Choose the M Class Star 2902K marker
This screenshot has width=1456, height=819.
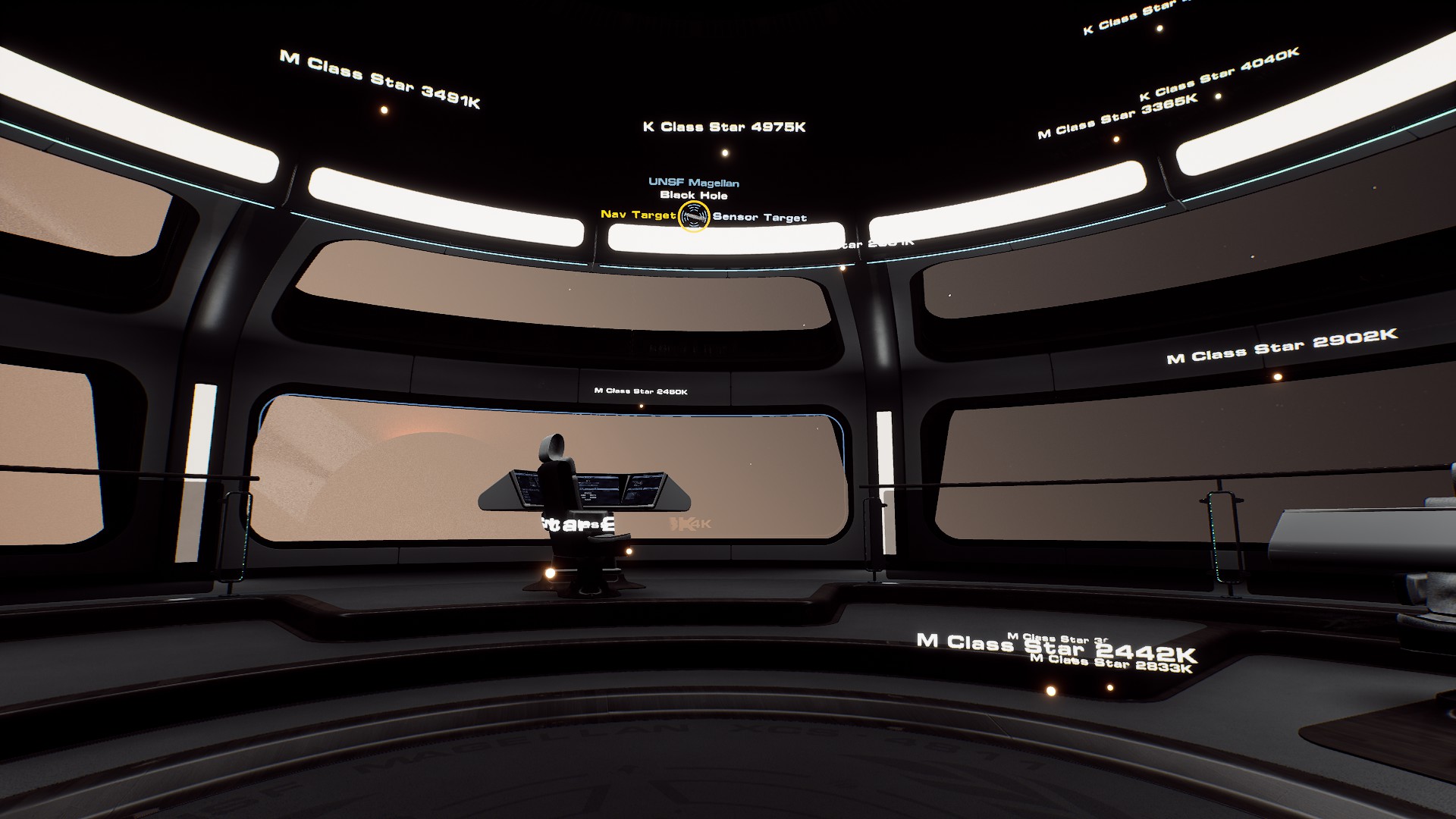coord(1277,376)
